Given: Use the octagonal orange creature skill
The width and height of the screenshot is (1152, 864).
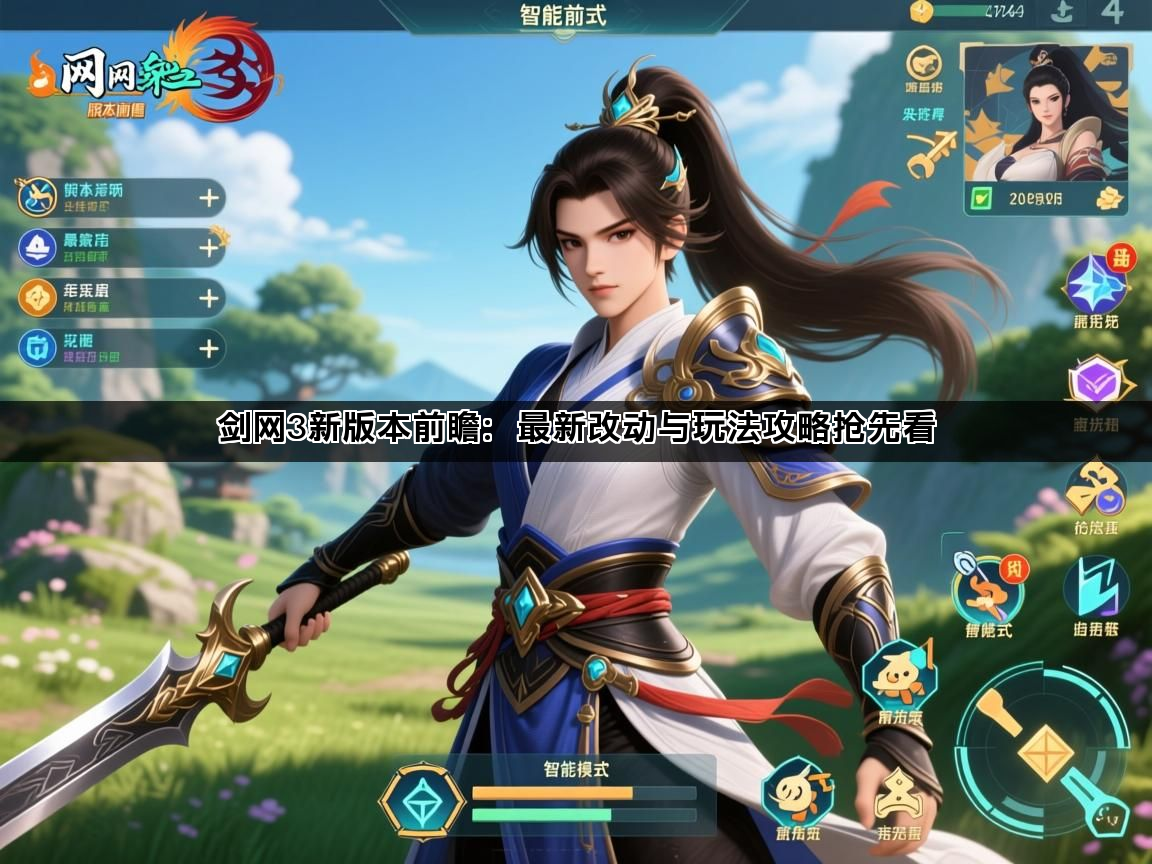Looking at the screenshot, I should tap(898, 678).
